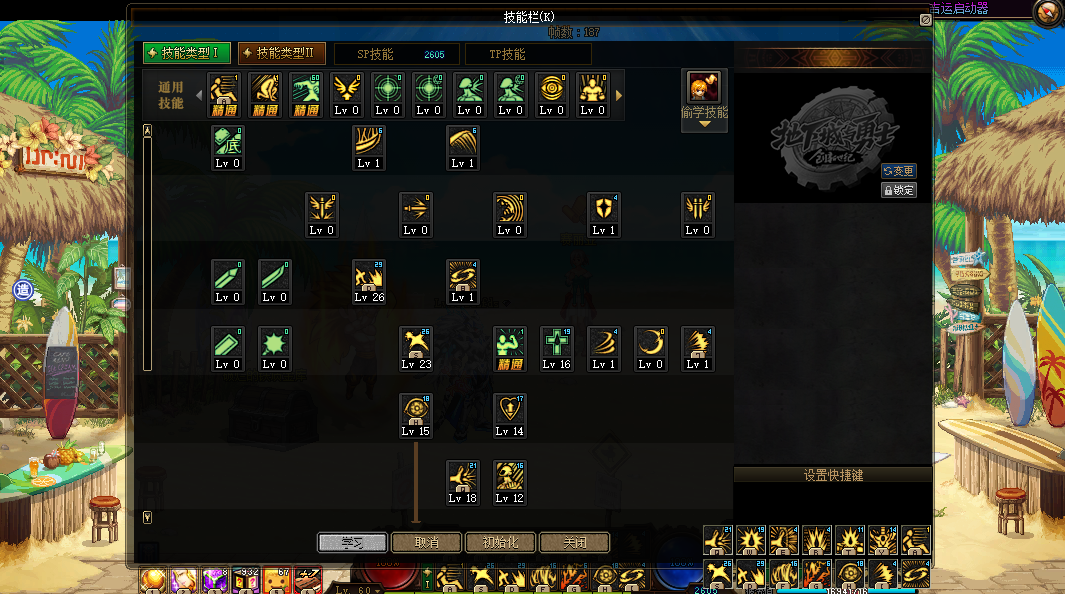Screen dimensions: 1065x594
Task: Select the Lv 26 skill icon
Action: (x=369, y=276)
